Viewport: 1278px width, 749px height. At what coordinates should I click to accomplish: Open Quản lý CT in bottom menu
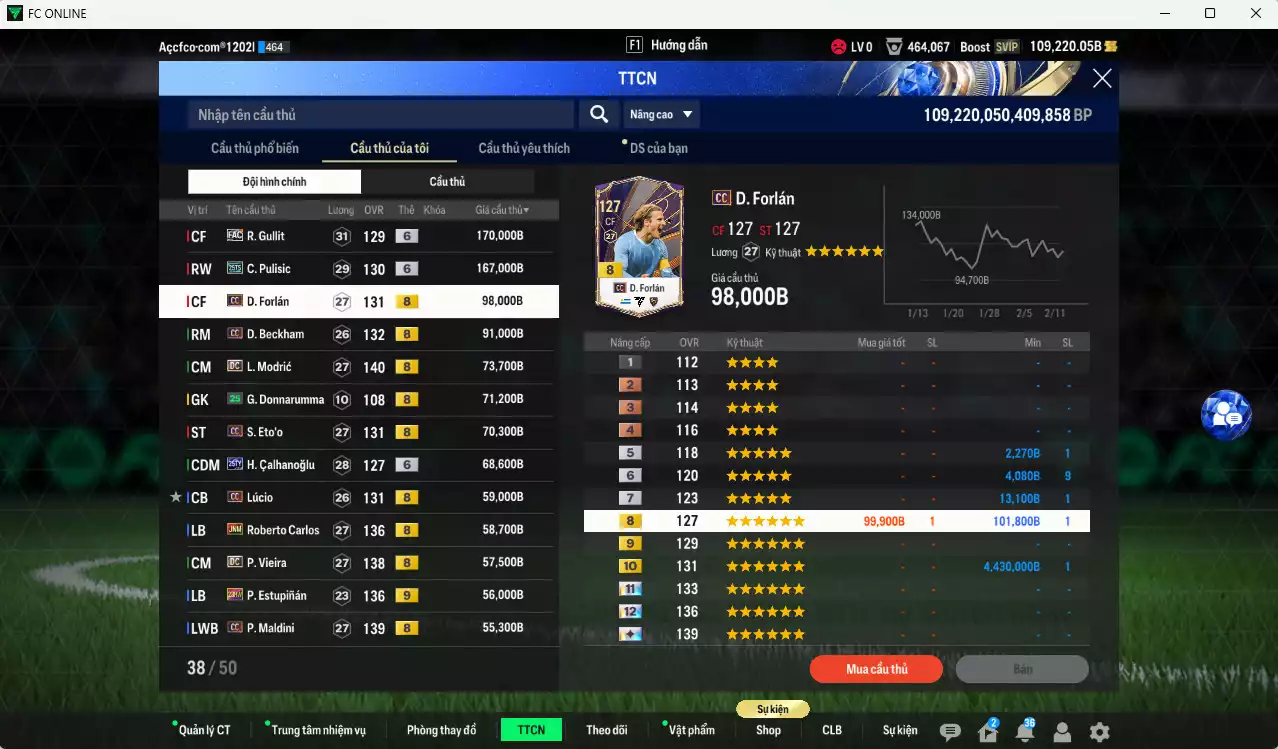(203, 730)
